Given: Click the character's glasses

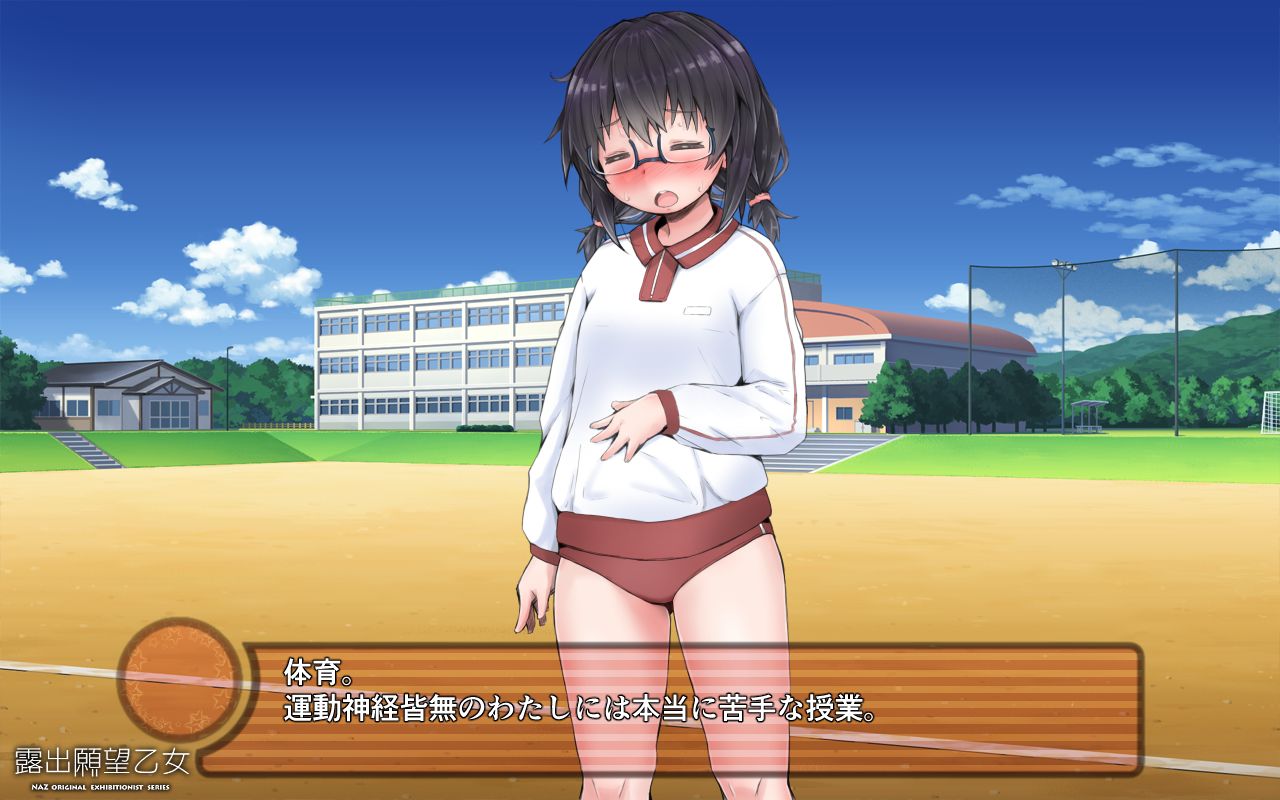Looking at the screenshot, I should tap(650, 155).
